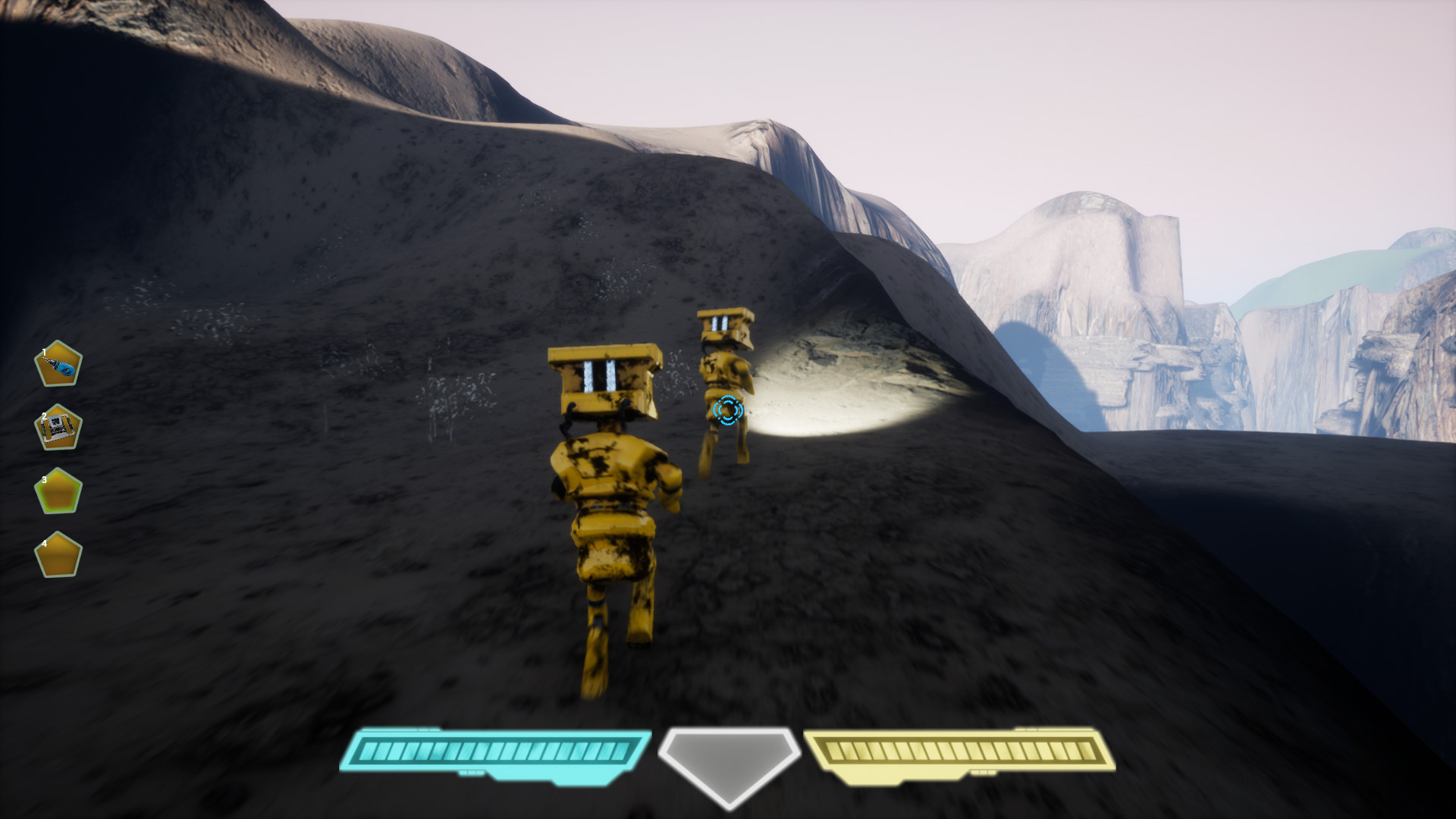Click the number 1 on the first hotbar slot
The image size is (1456, 819).
click(x=45, y=350)
